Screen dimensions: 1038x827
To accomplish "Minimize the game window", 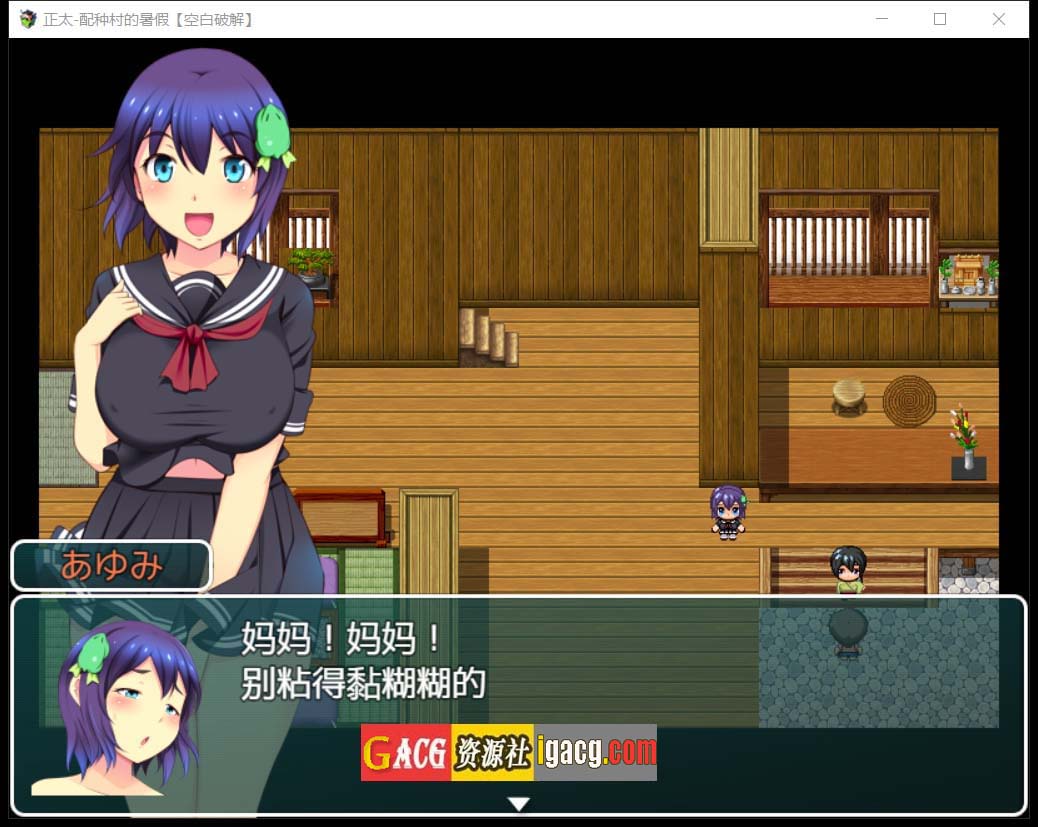I will click(882, 19).
